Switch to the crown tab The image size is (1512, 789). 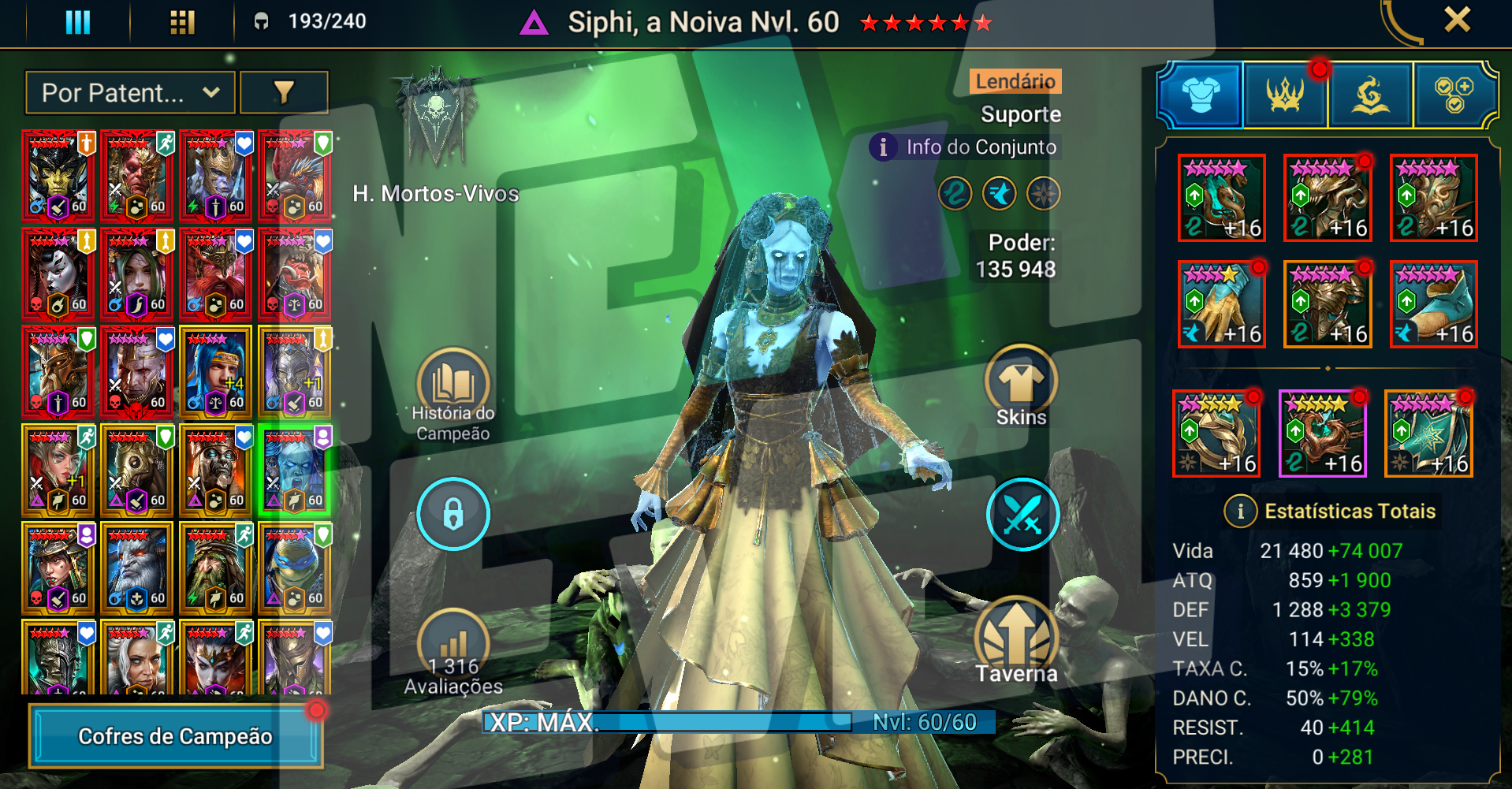click(x=1286, y=95)
